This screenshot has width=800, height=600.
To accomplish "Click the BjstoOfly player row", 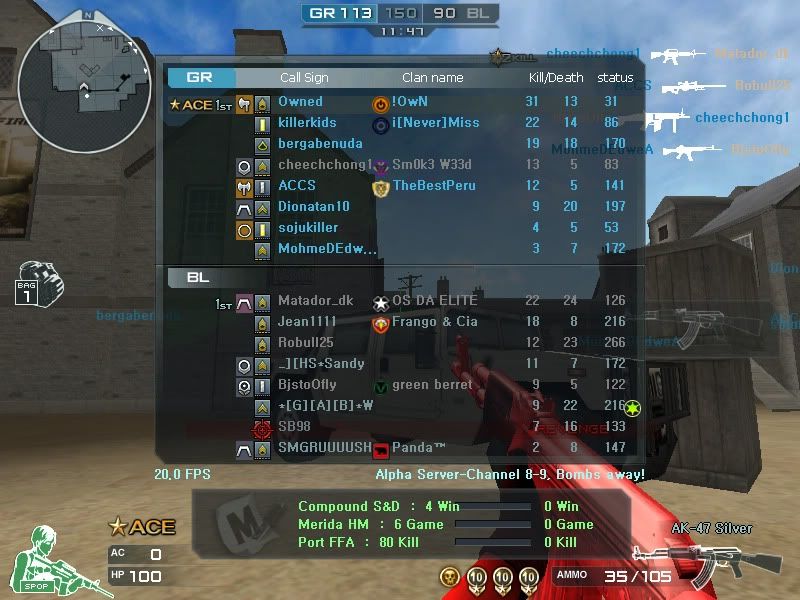I will coord(307,385).
